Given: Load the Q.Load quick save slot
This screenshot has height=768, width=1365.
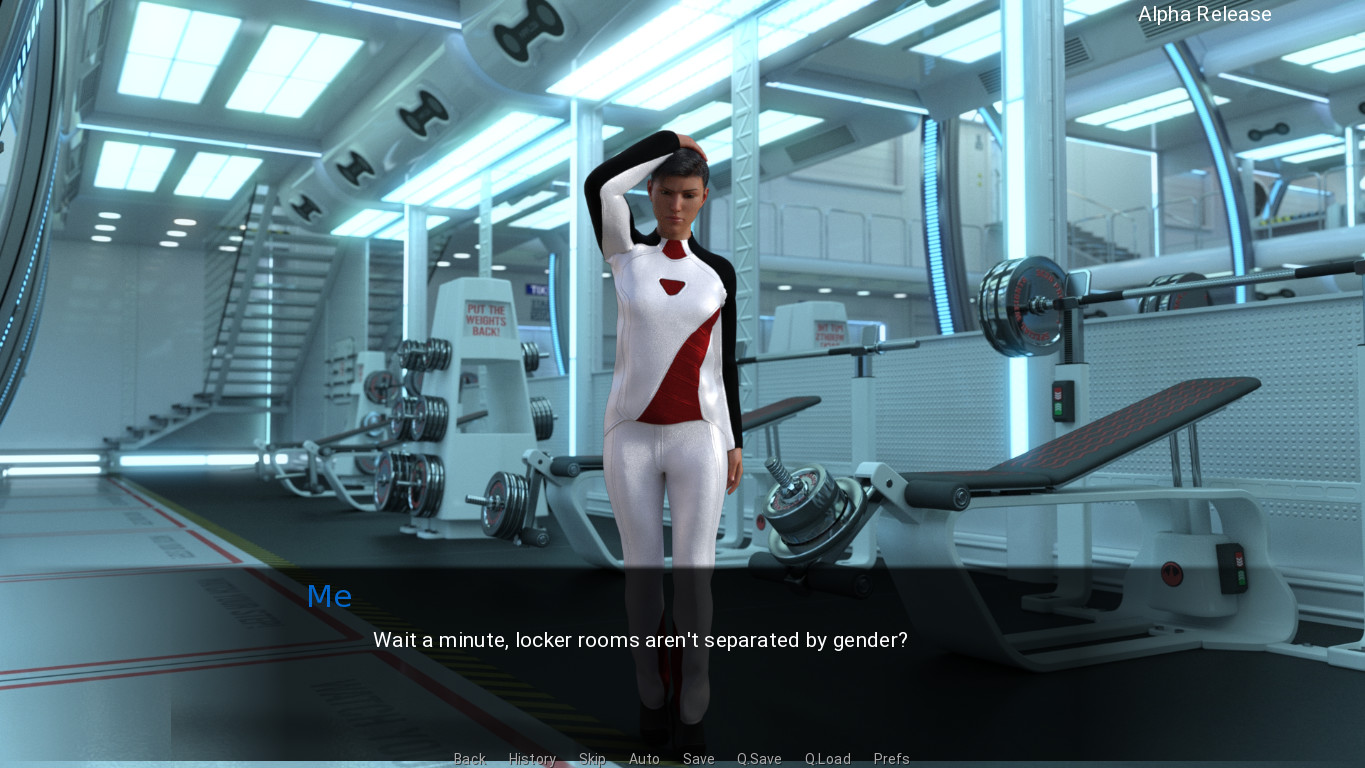Looking at the screenshot, I should tap(827, 759).
